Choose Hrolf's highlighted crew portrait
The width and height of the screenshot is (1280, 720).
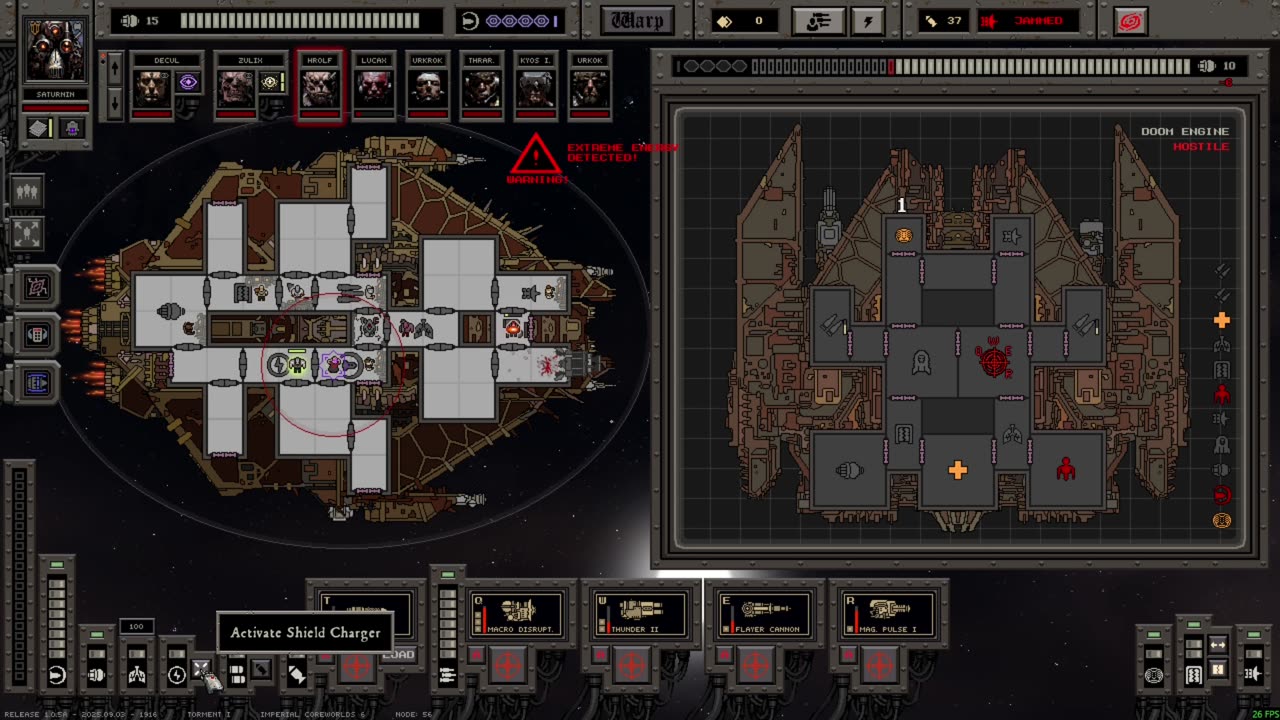(x=320, y=87)
